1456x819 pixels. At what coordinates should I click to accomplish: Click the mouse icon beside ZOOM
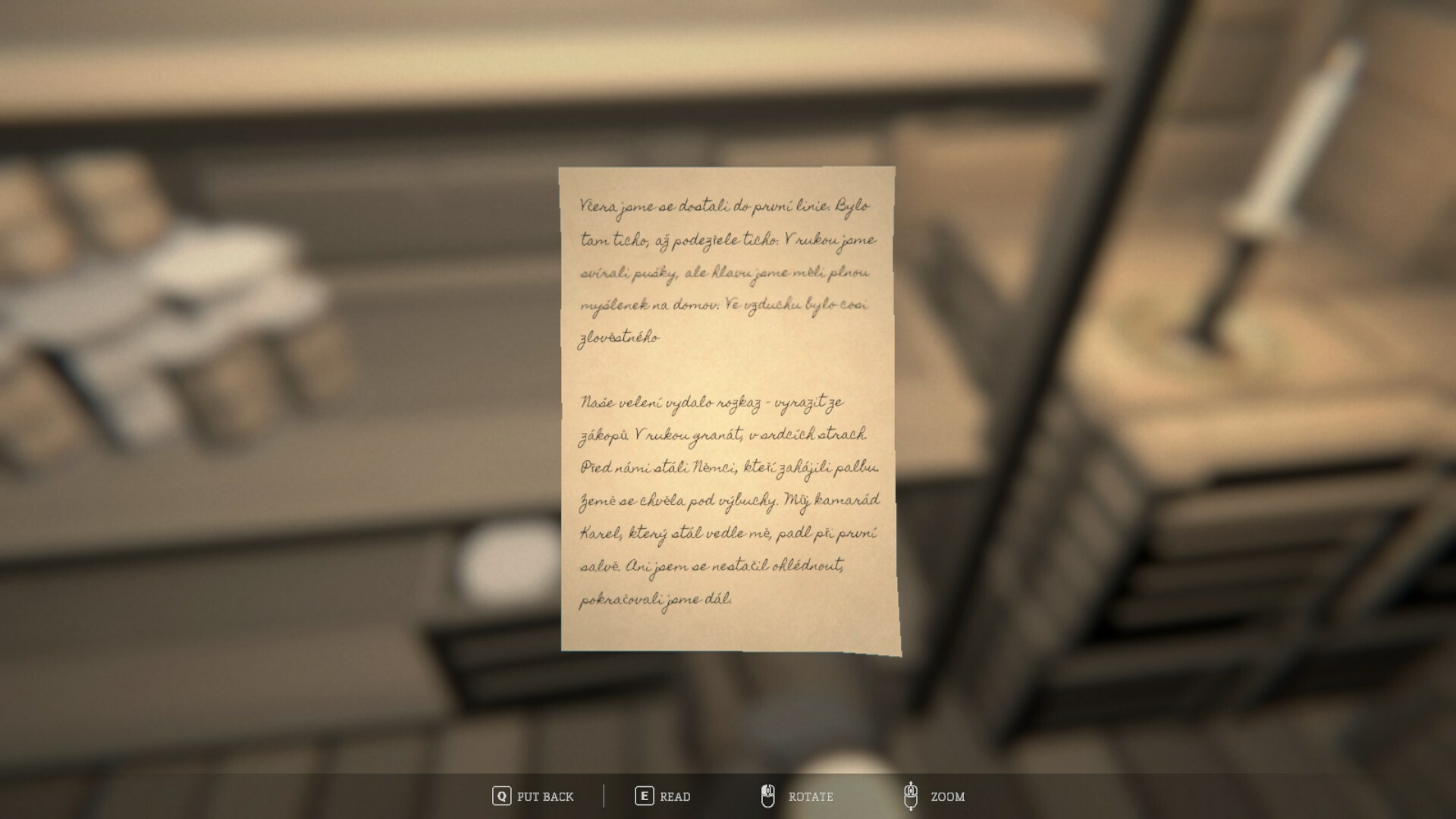(x=912, y=797)
